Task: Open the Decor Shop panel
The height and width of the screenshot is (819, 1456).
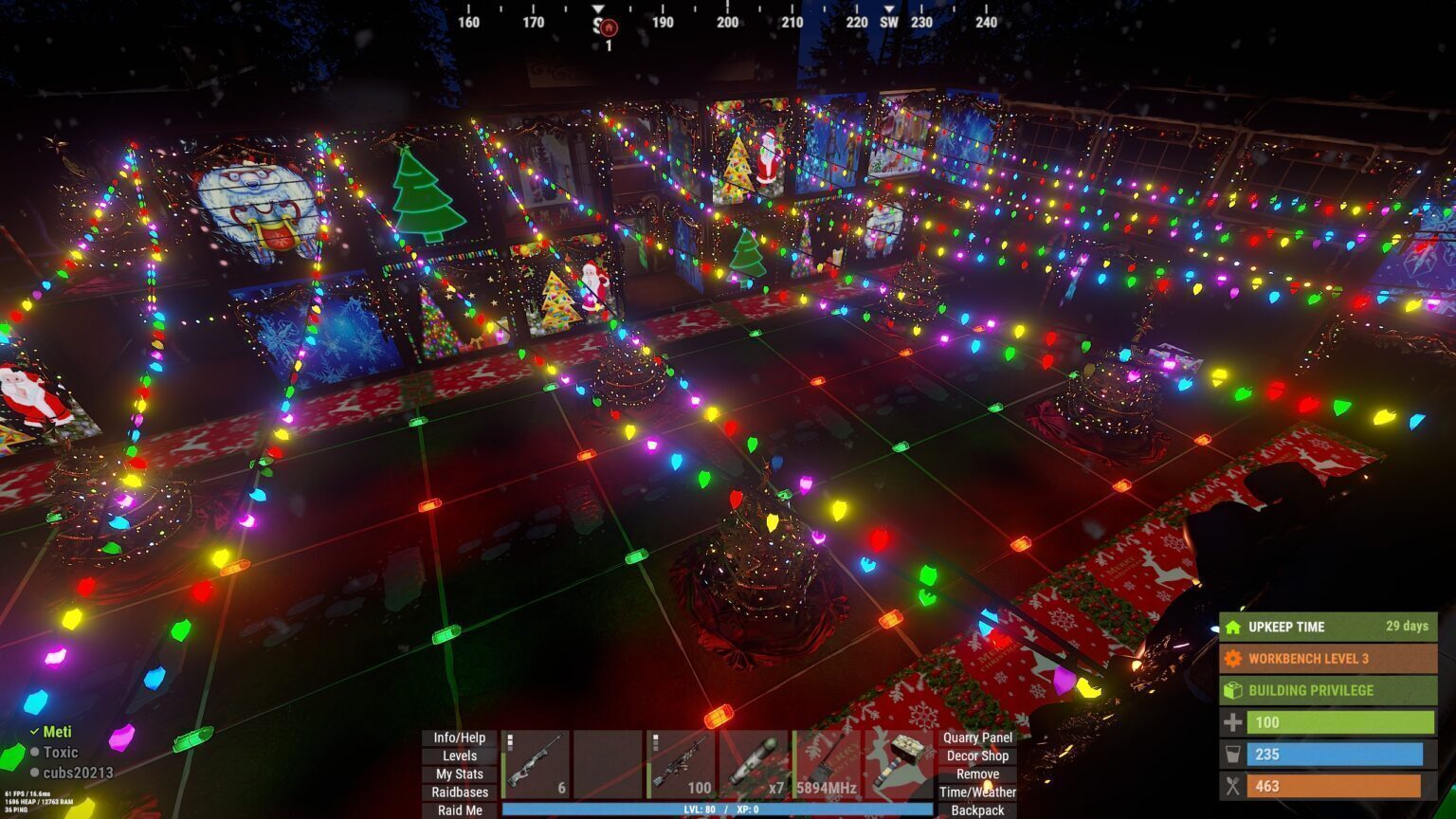Action: [978, 756]
